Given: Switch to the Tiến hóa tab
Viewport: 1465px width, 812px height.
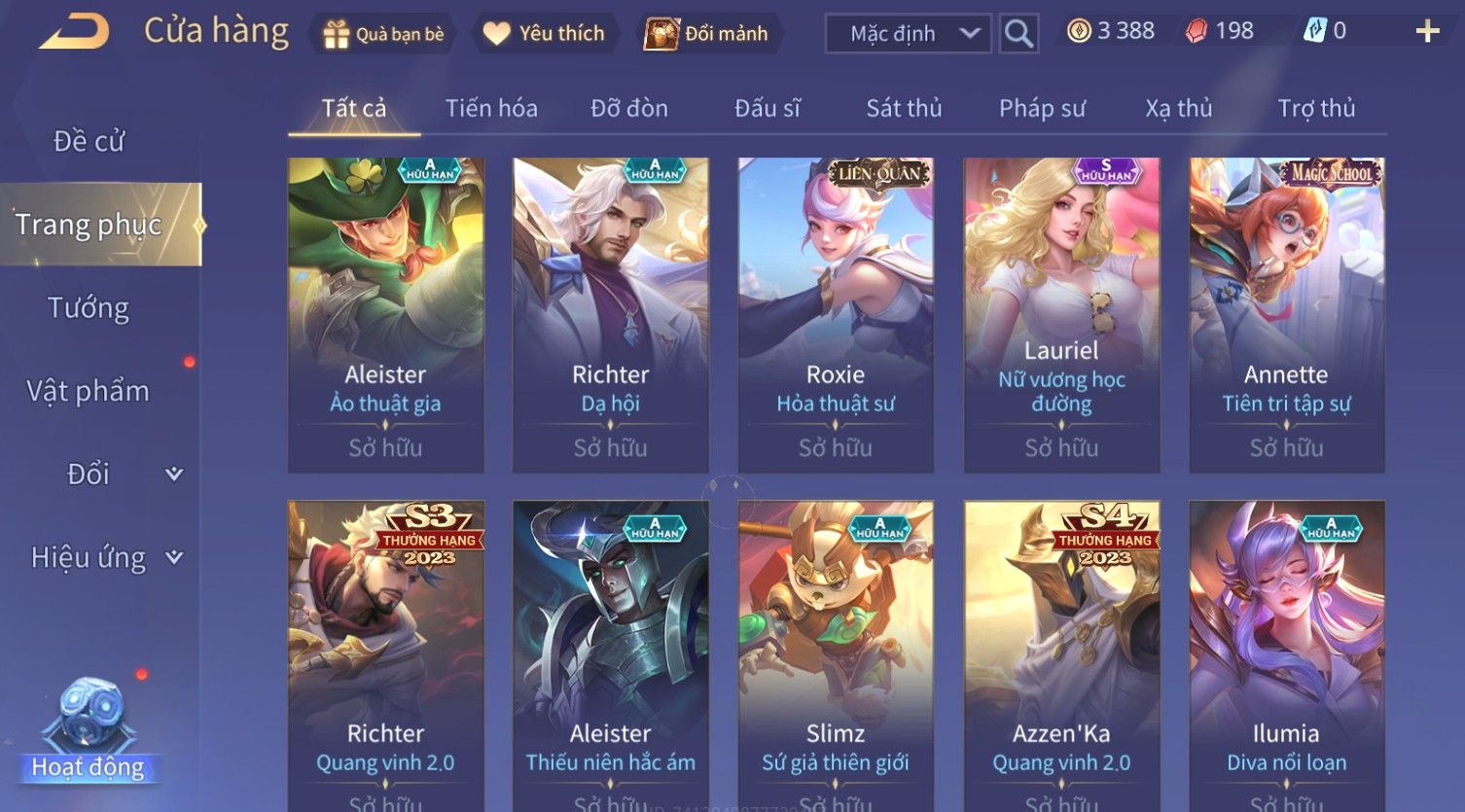Looking at the screenshot, I should click(491, 108).
